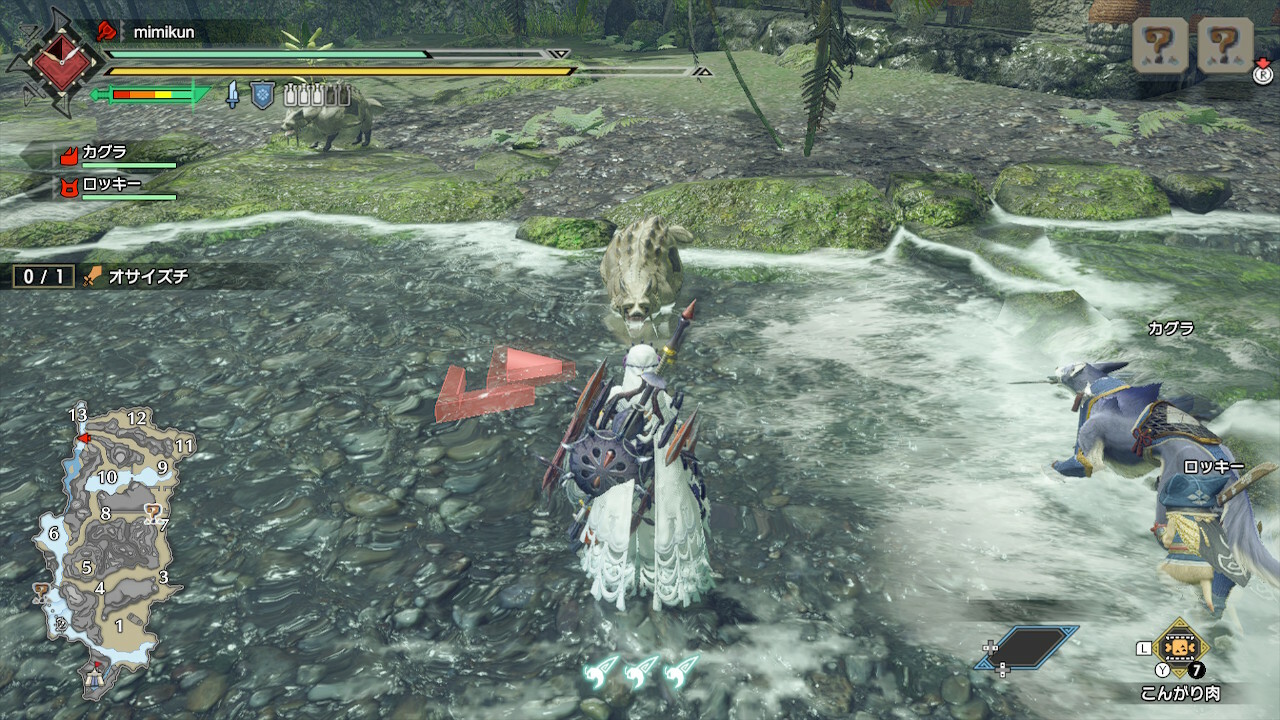1280x720 pixels.
Task: Click the empty action bar shortcut panel
Action: point(1030,647)
